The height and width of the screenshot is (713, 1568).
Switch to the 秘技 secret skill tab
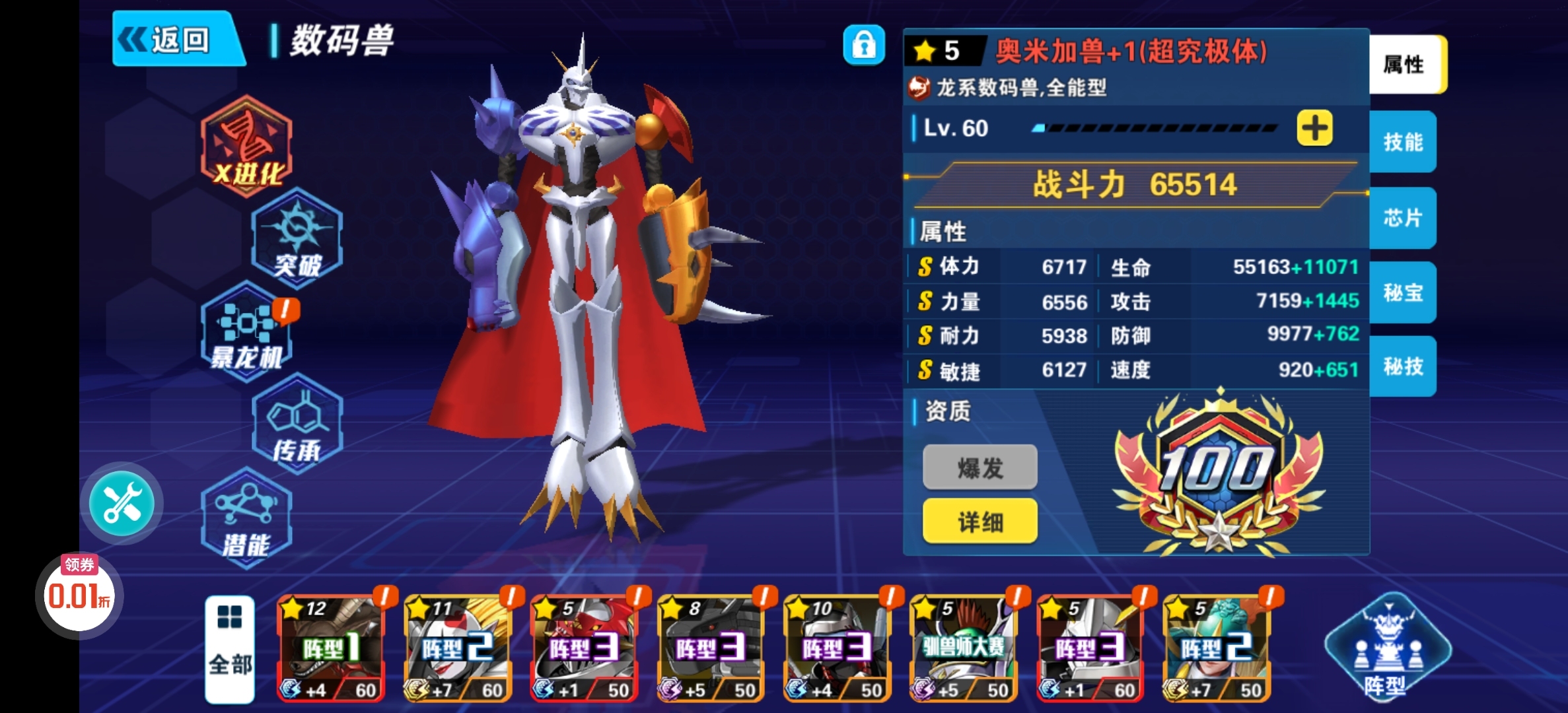[1403, 366]
